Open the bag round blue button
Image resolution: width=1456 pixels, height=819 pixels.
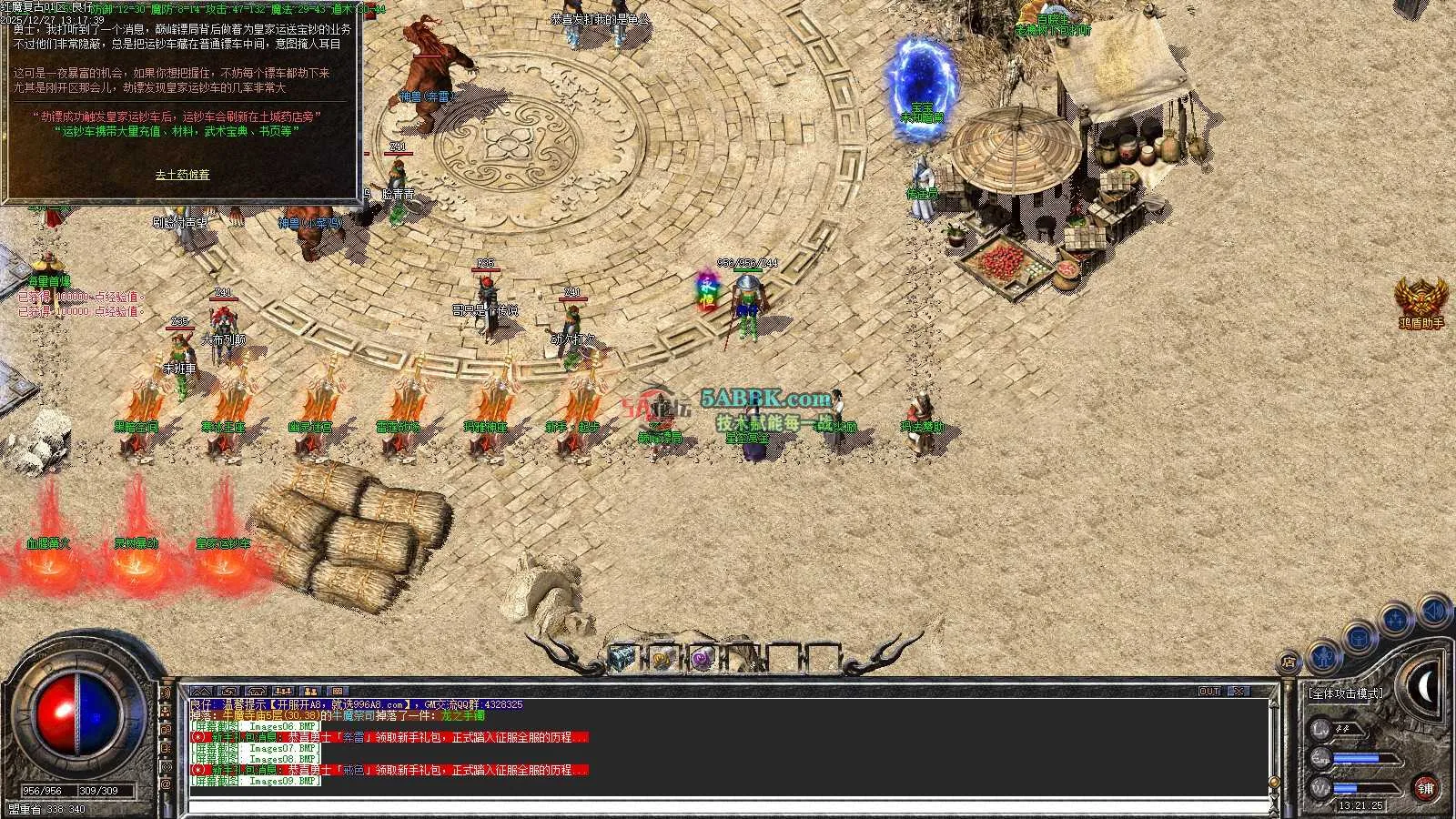tap(1359, 638)
